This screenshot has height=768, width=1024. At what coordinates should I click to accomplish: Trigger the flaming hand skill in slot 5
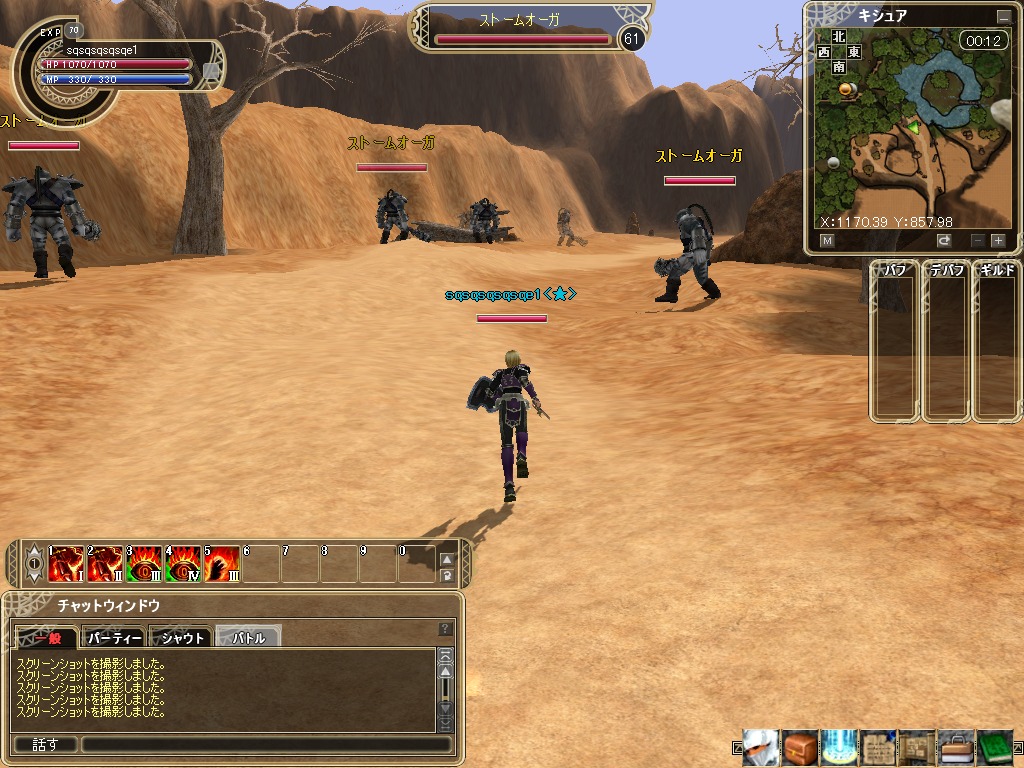click(x=222, y=564)
